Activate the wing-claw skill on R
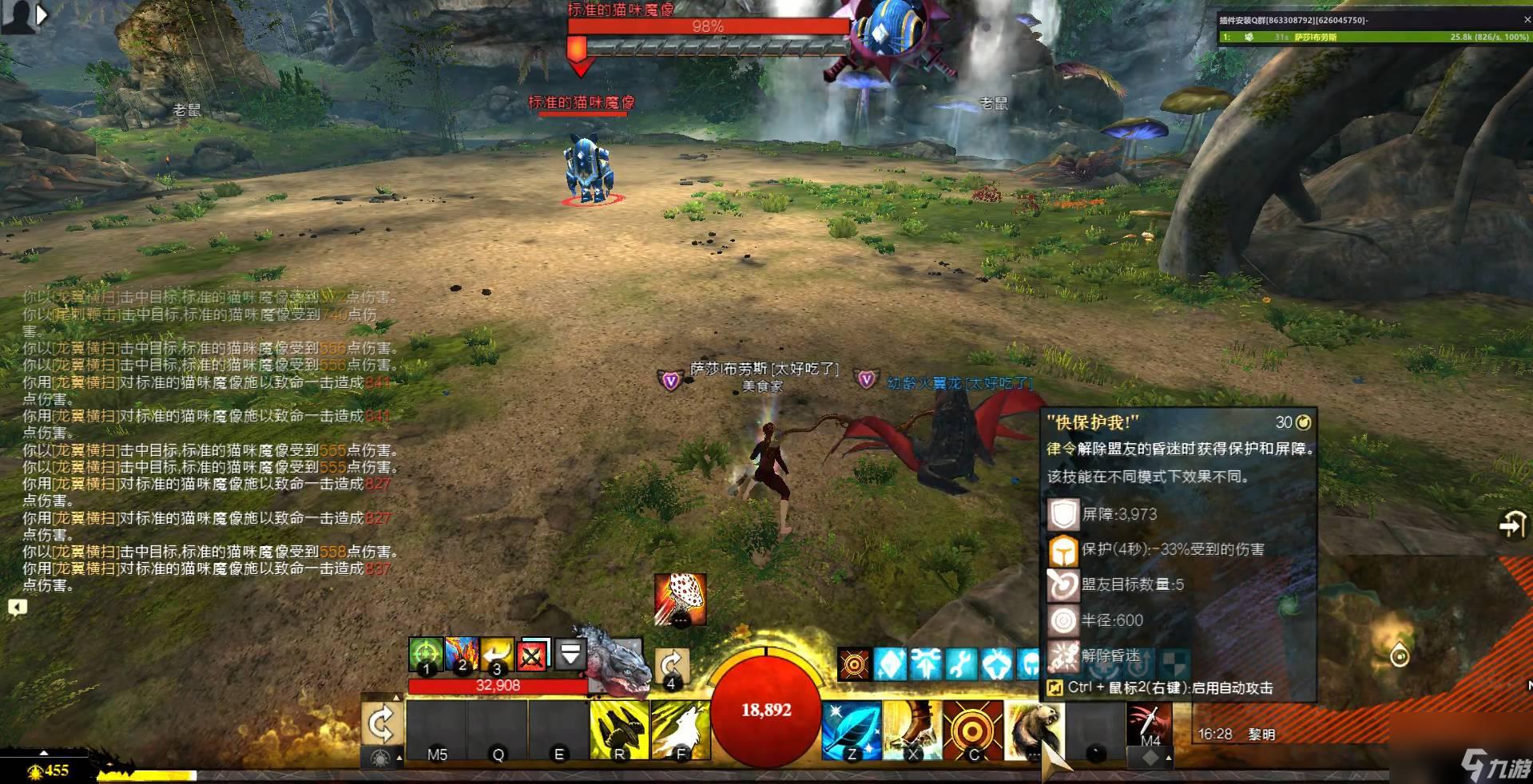 pos(619,730)
